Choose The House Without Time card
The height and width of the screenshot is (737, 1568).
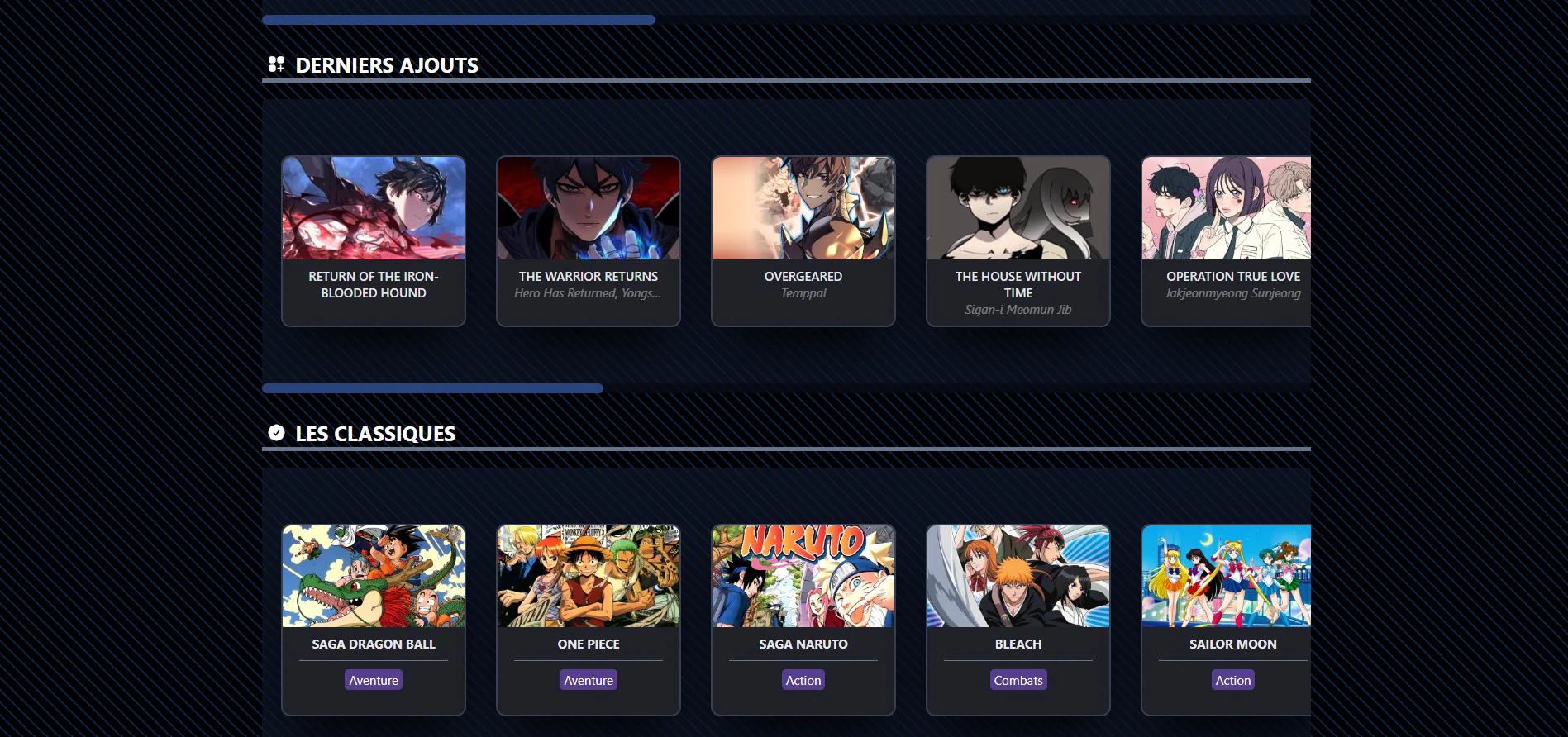tap(1018, 240)
